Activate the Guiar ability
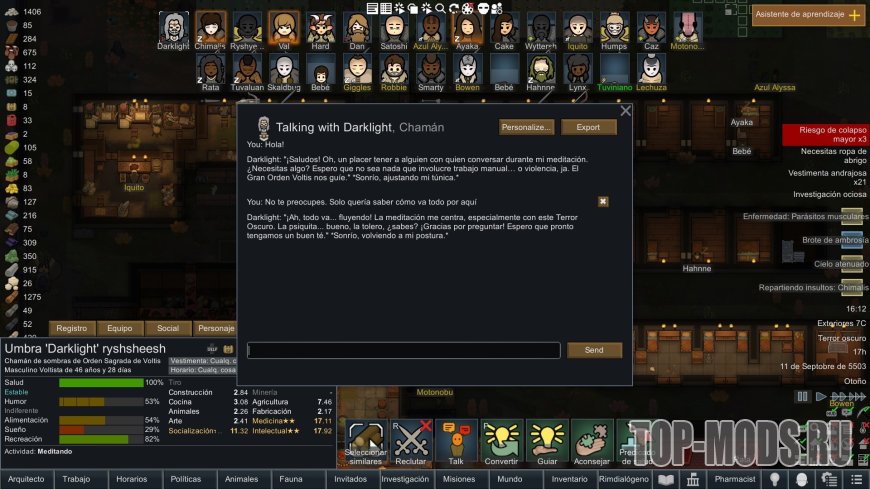Viewport: 870px width, 489px height. 547,443
